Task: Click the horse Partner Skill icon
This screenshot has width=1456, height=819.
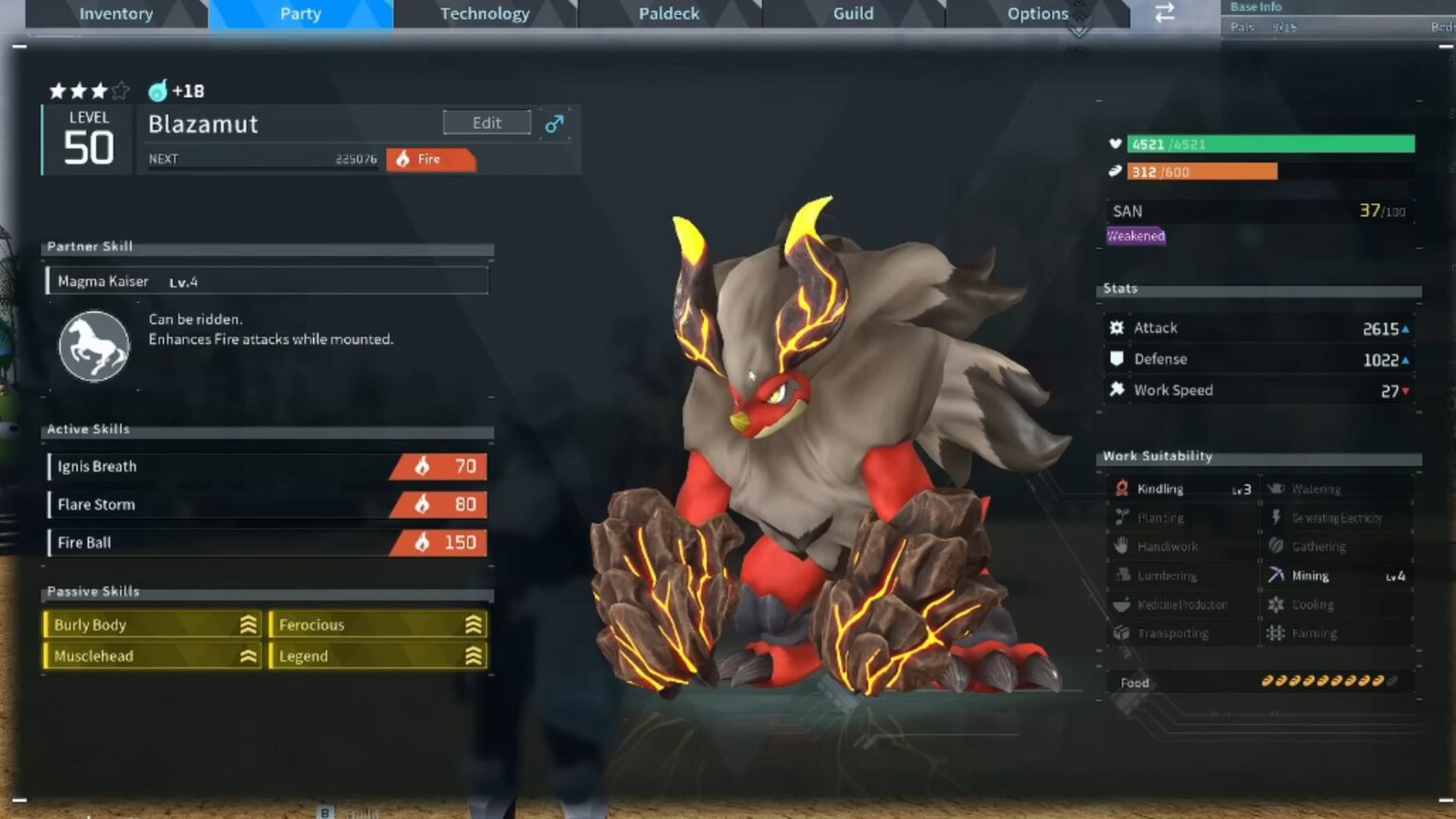Action: (94, 343)
